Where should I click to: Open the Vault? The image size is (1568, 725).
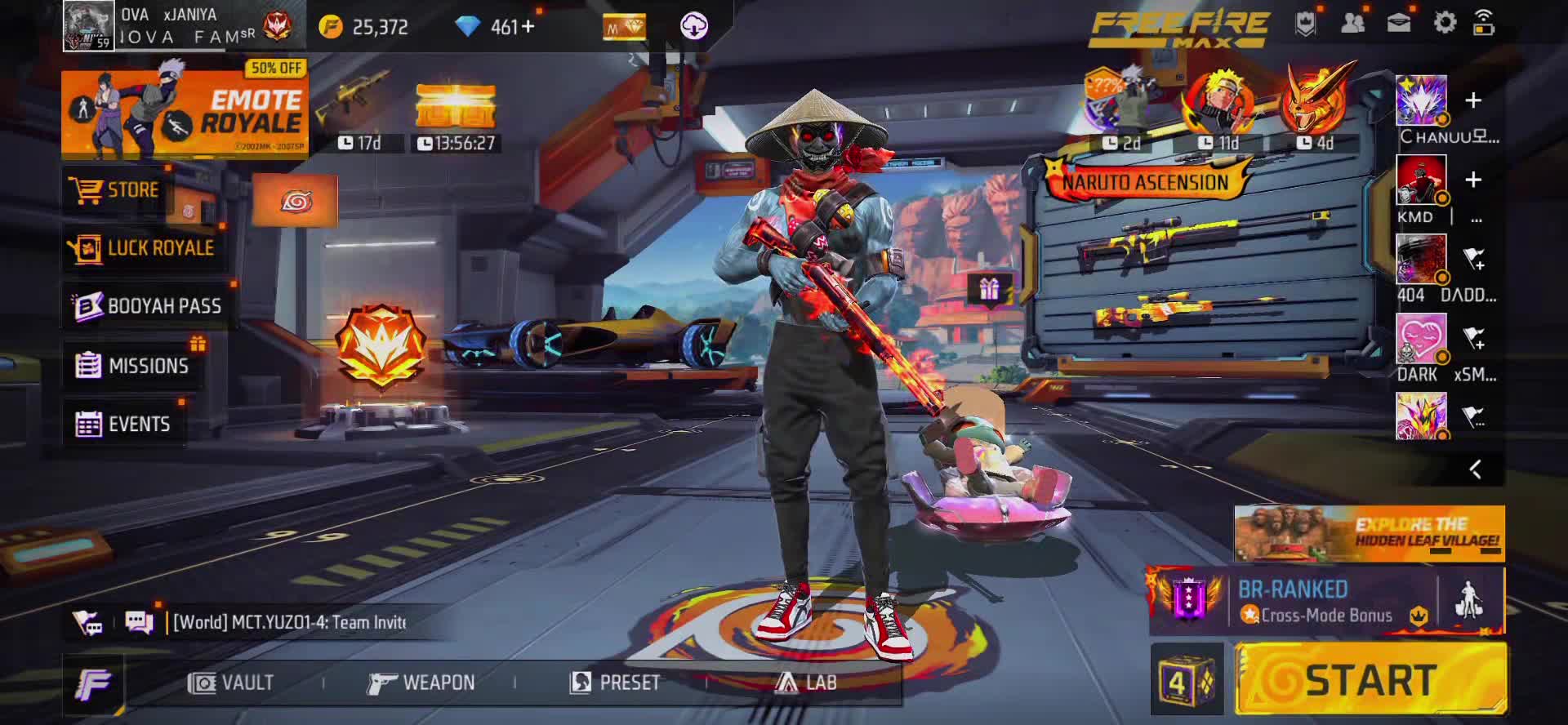(x=231, y=683)
